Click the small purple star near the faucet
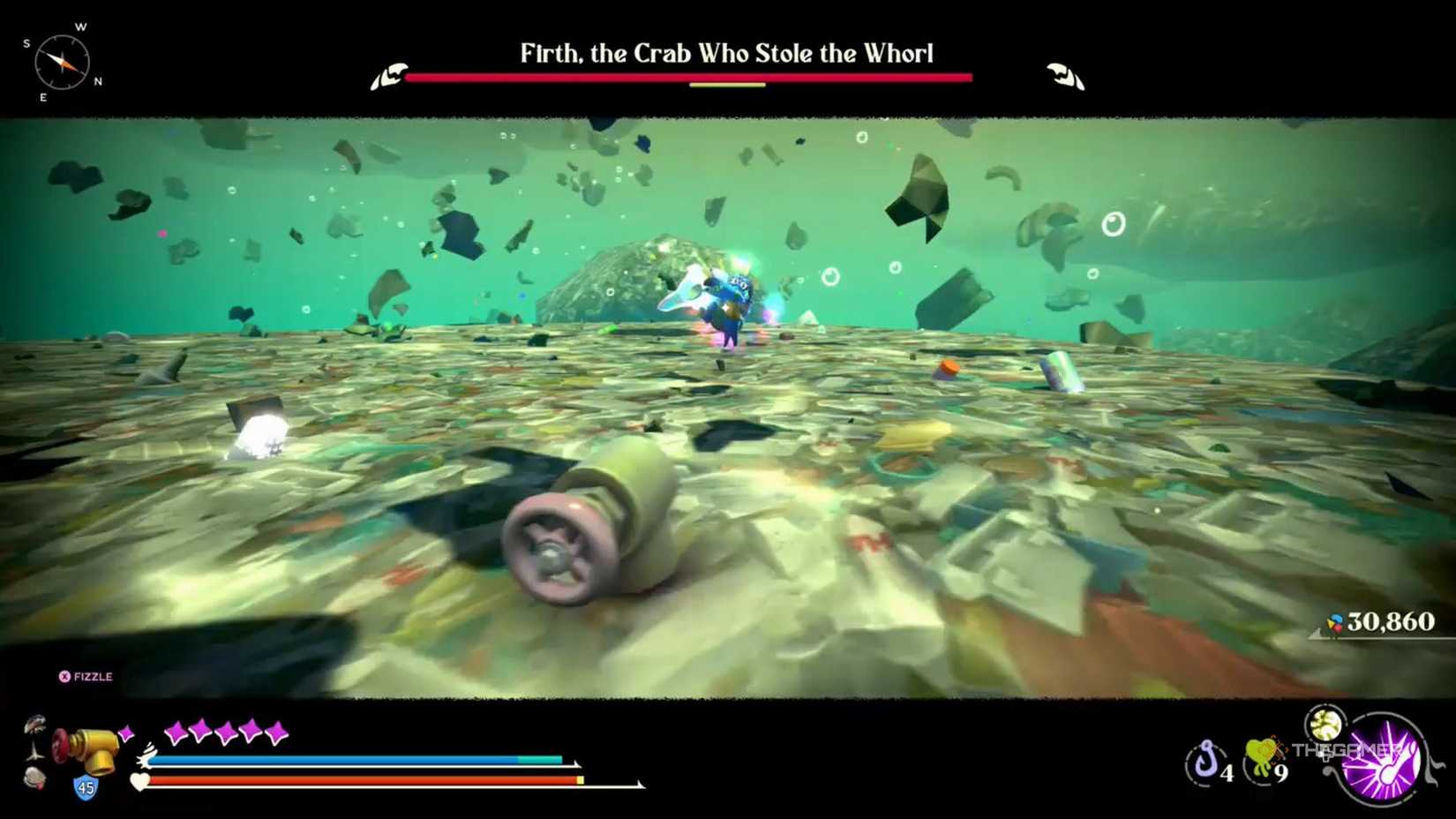Image resolution: width=1456 pixels, height=819 pixels. tap(125, 733)
